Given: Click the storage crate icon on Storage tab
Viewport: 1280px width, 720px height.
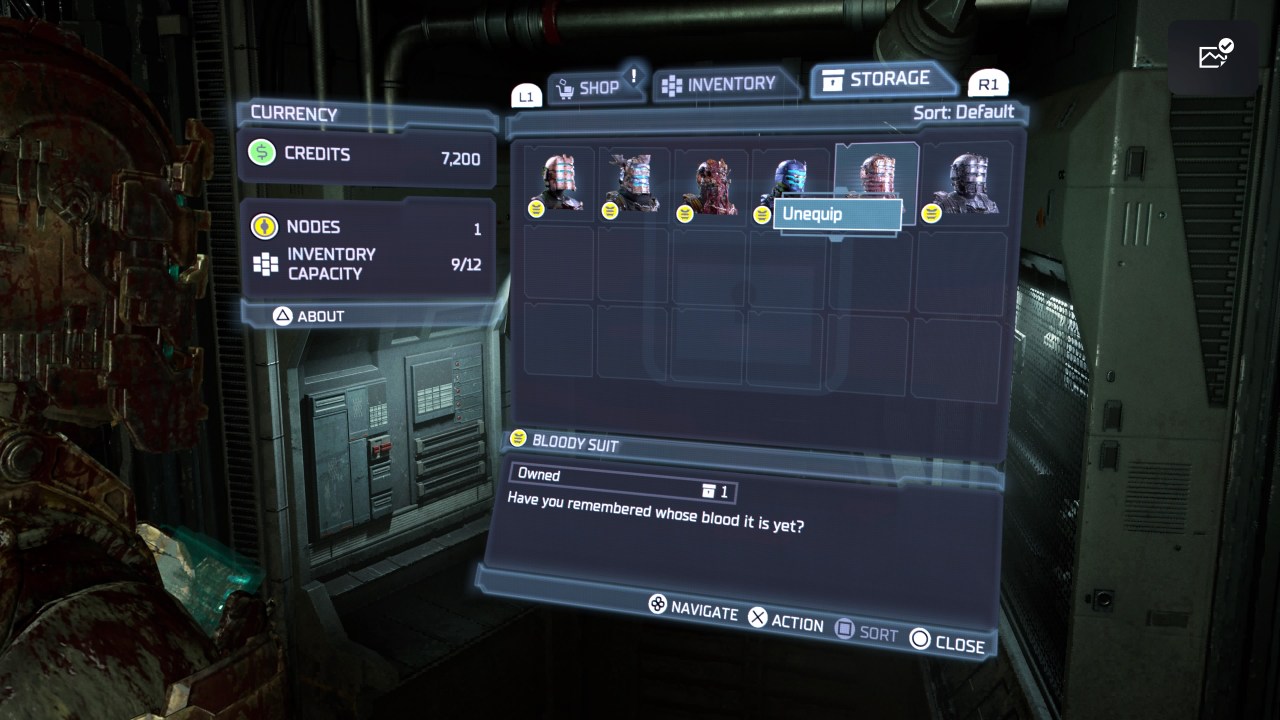Looking at the screenshot, I should click(x=833, y=77).
